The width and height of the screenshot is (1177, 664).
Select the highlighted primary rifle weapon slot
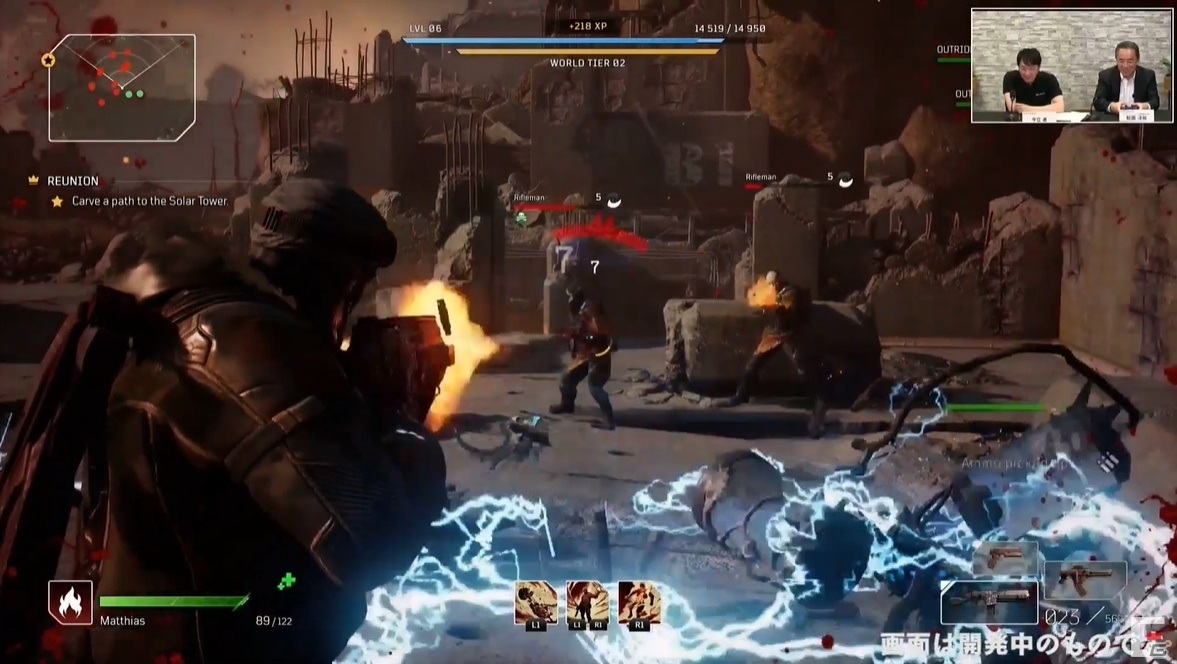pos(989,602)
